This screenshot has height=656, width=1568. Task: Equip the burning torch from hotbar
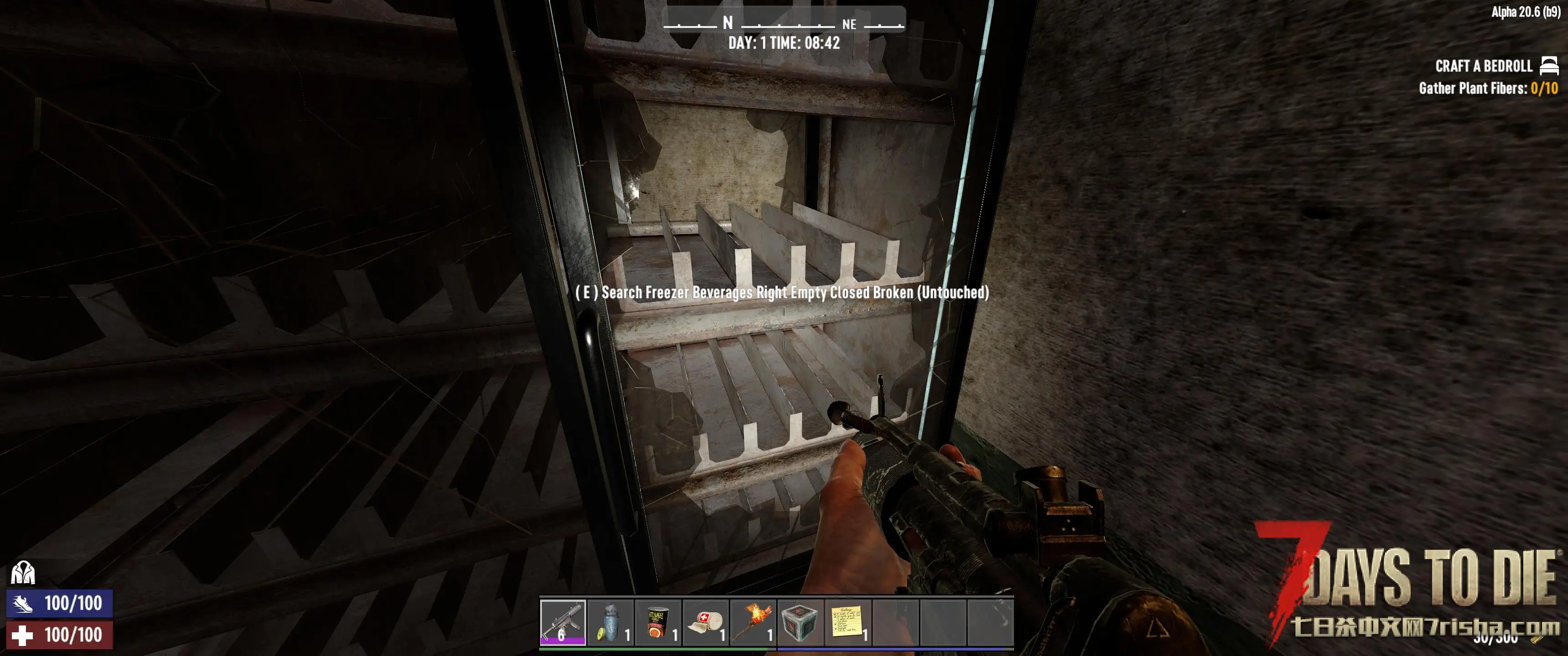753,622
